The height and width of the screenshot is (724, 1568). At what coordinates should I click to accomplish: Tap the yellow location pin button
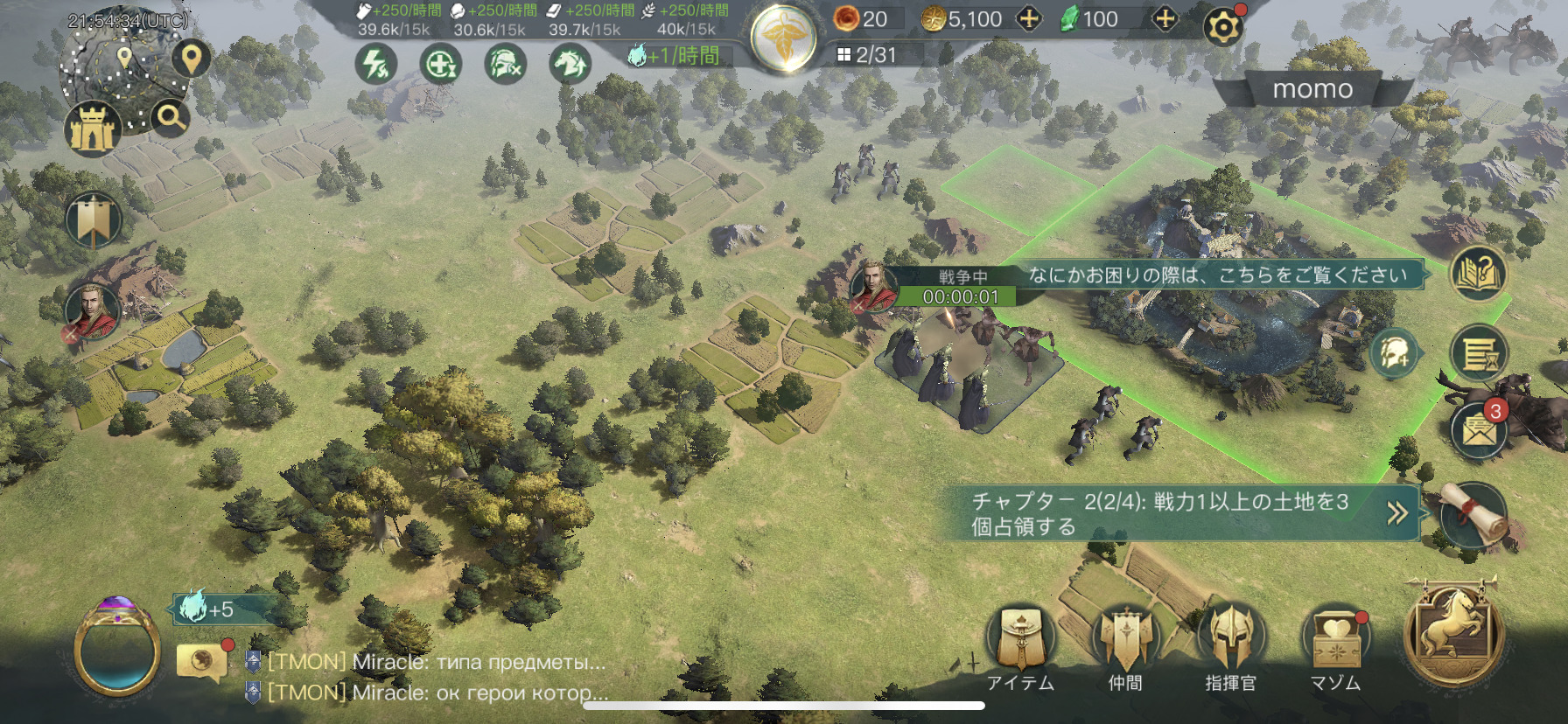coord(191,59)
